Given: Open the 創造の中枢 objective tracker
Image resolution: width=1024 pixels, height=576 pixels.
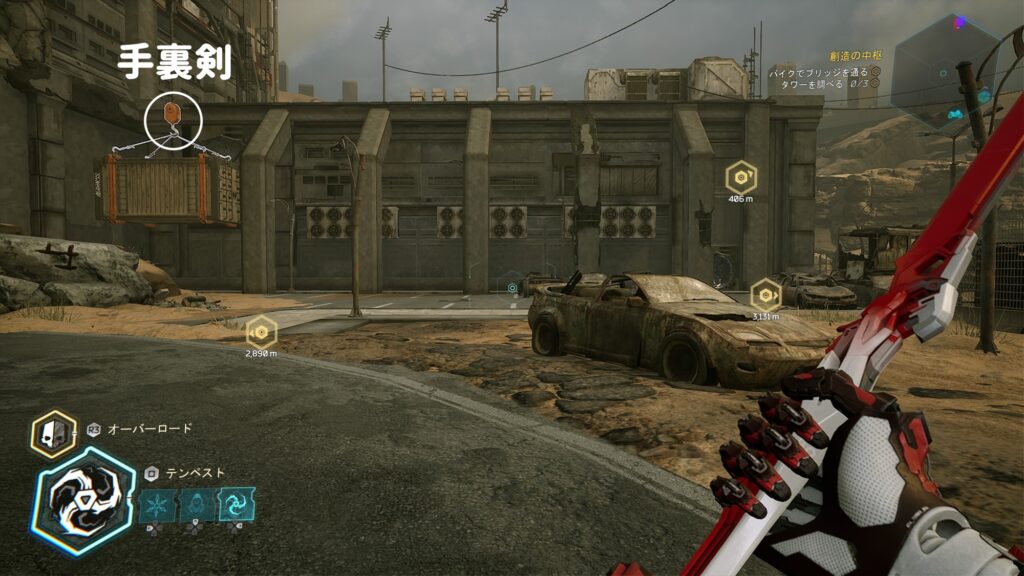Looking at the screenshot, I should pyautogui.click(x=845, y=58).
